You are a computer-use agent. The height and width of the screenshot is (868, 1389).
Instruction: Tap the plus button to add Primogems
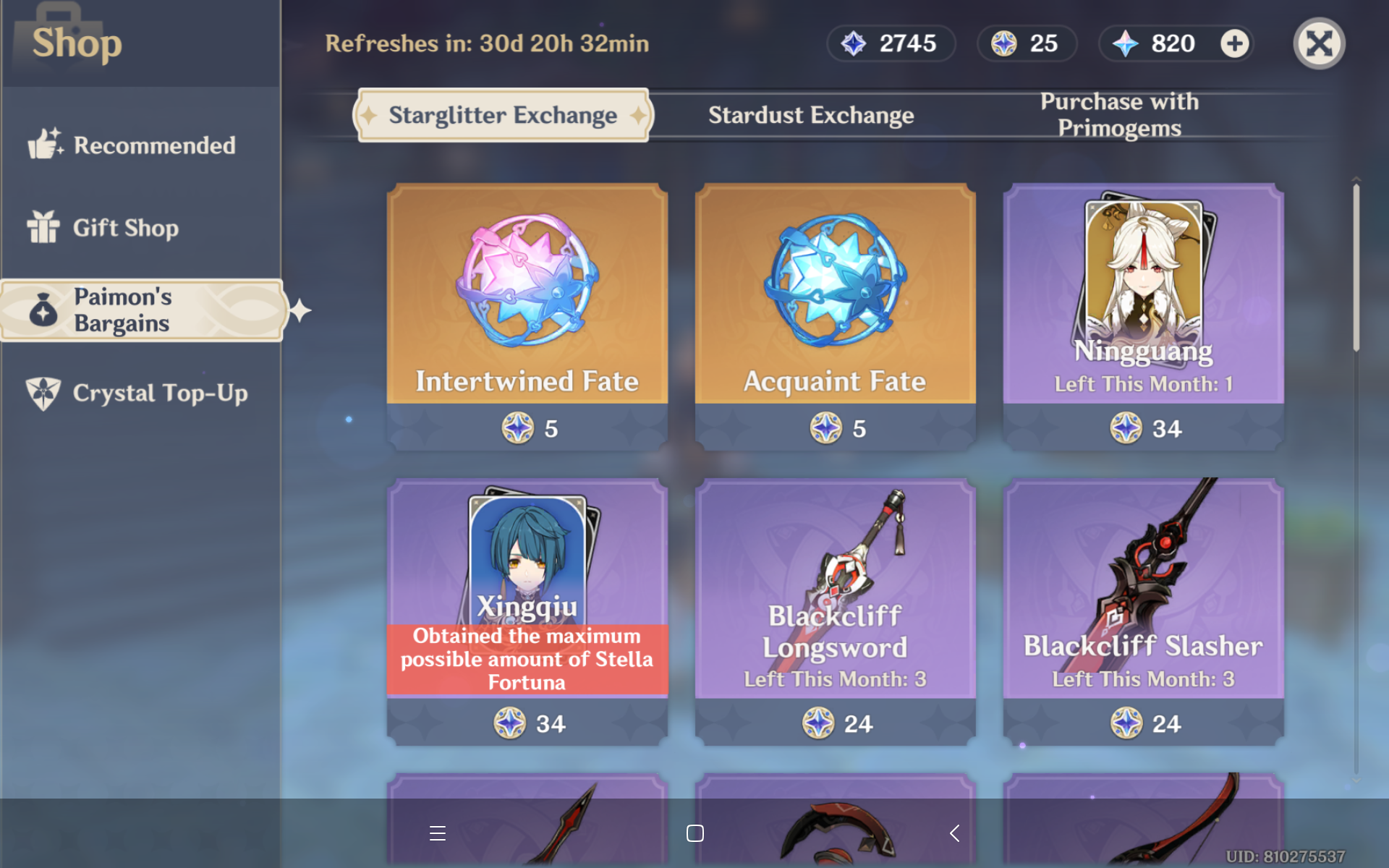[x=1235, y=43]
